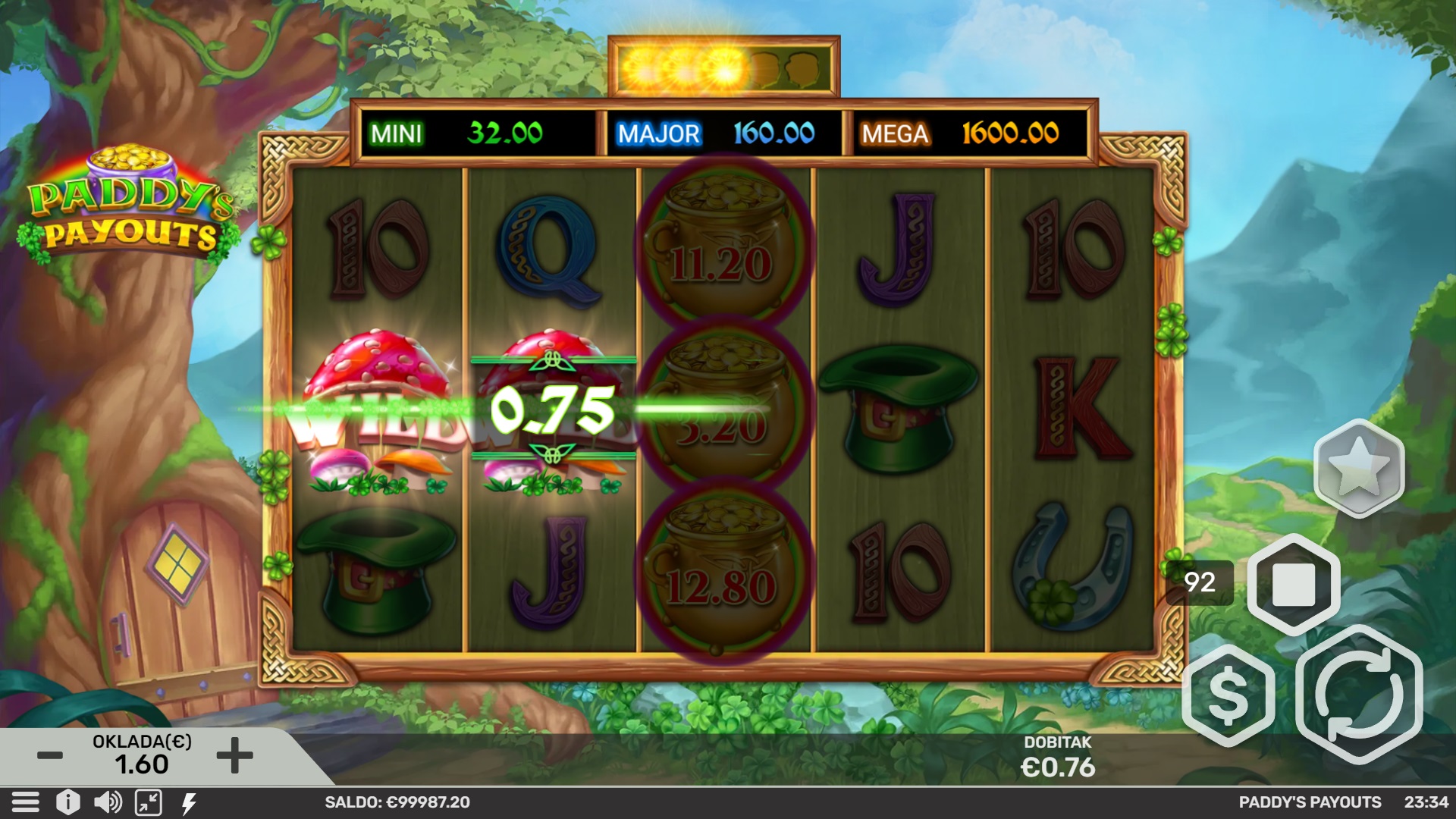The width and height of the screenshot is (1456, 819).
Task: Click the star hexagon button
Action: point(1358,469)
